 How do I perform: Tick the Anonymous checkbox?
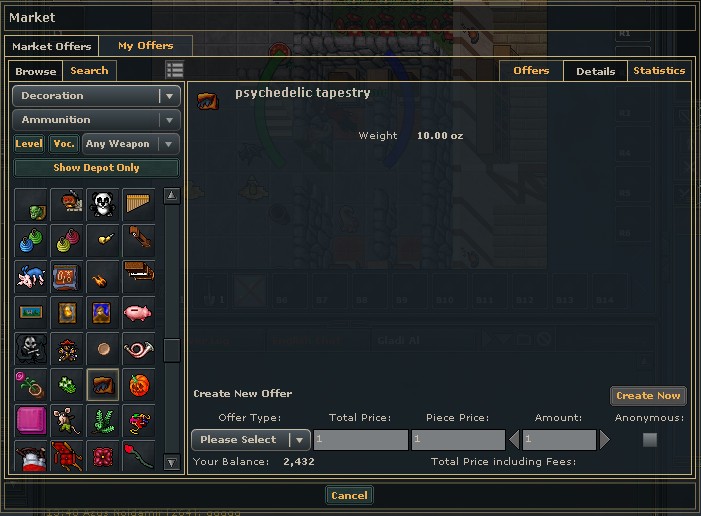tap(650, 440)
